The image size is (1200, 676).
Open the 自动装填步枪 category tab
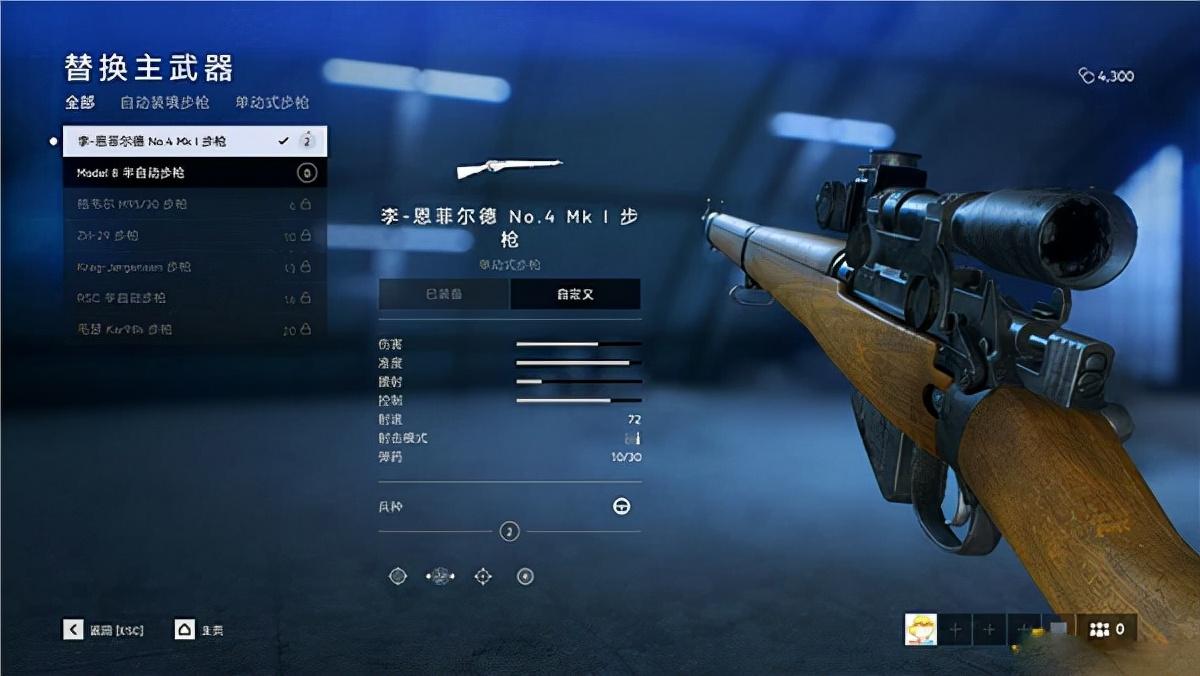pyautogui.click(x=165, y=102)
